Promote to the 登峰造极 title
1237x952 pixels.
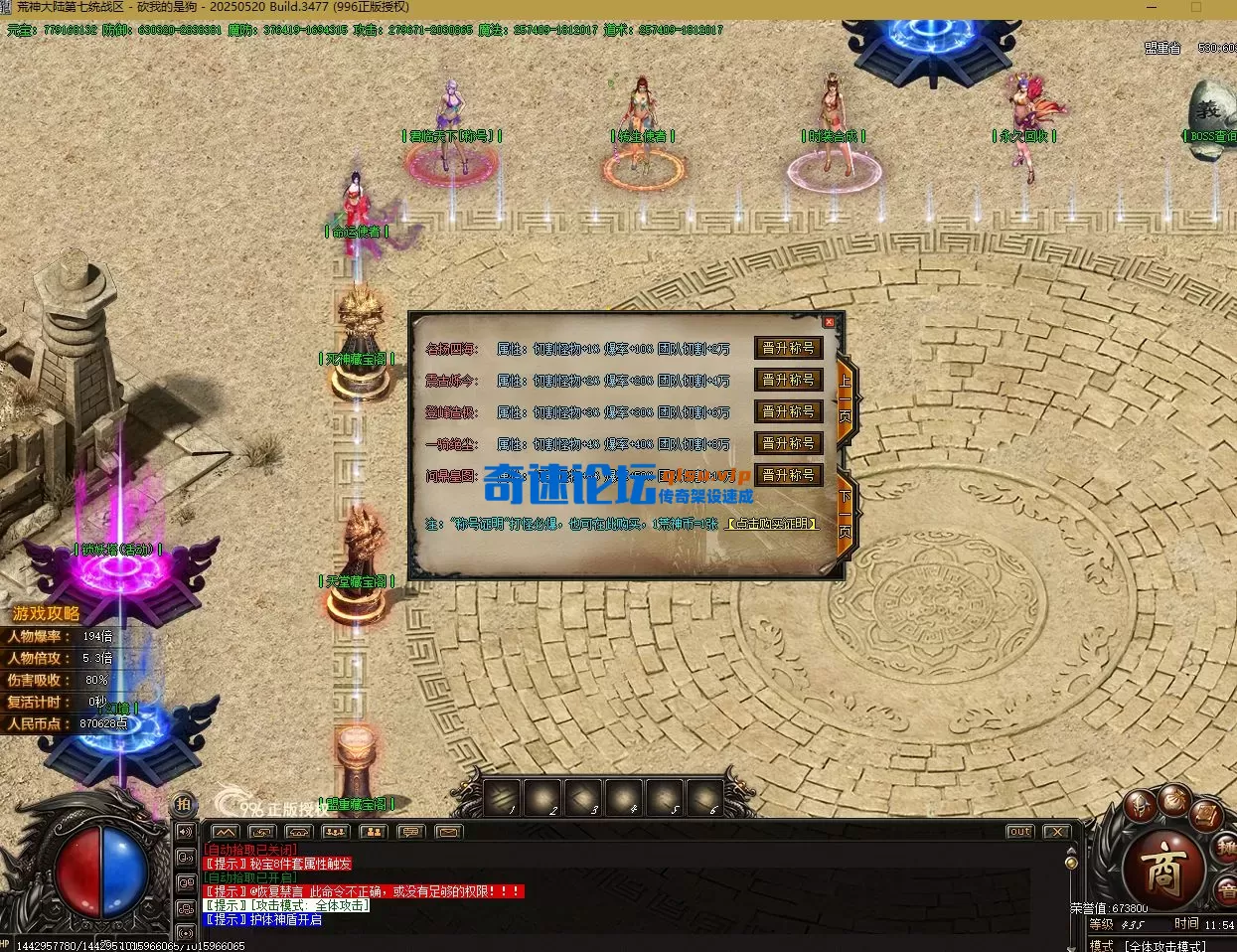click(x=788, y=411)
